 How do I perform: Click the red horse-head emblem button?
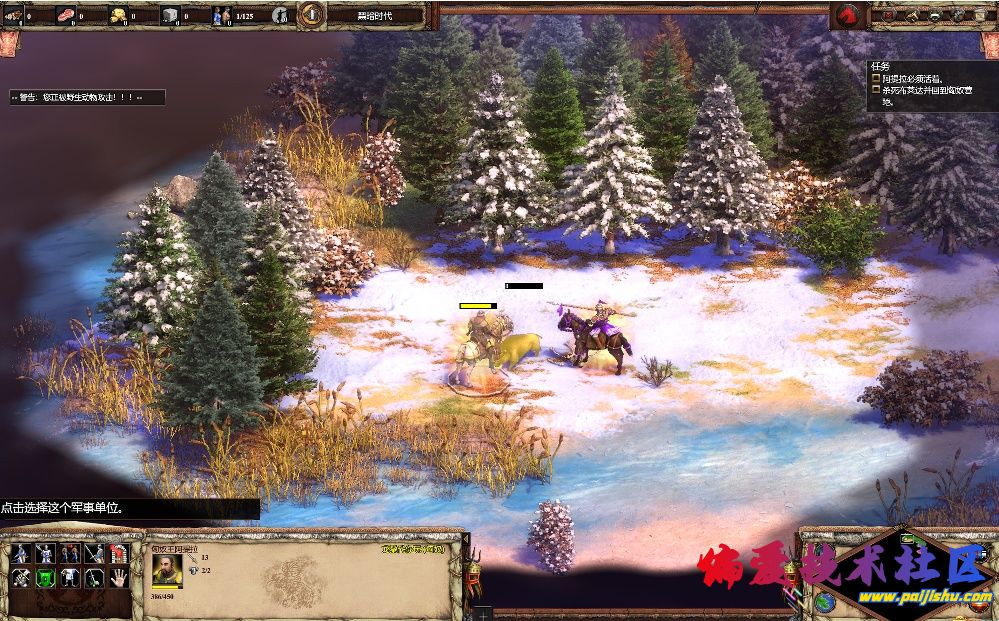click(848, 15)
